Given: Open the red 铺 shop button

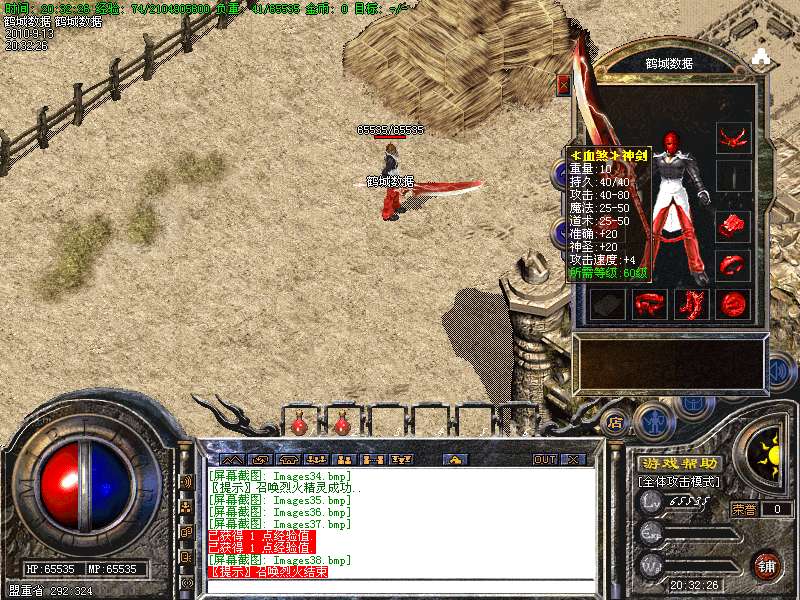Looking at the screenshot, I should [765, 563].
